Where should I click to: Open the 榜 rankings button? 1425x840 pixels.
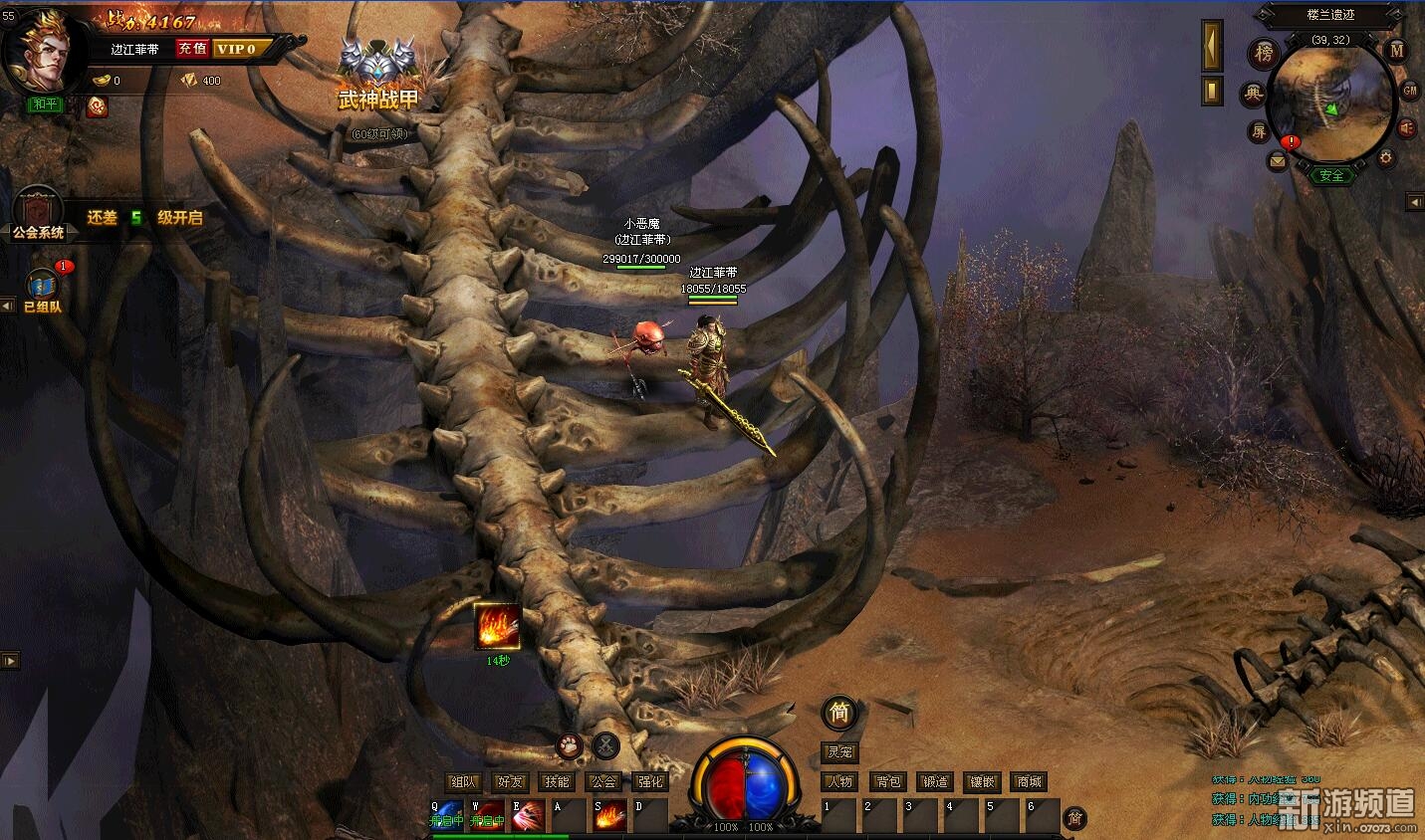tap(1264, 53)
